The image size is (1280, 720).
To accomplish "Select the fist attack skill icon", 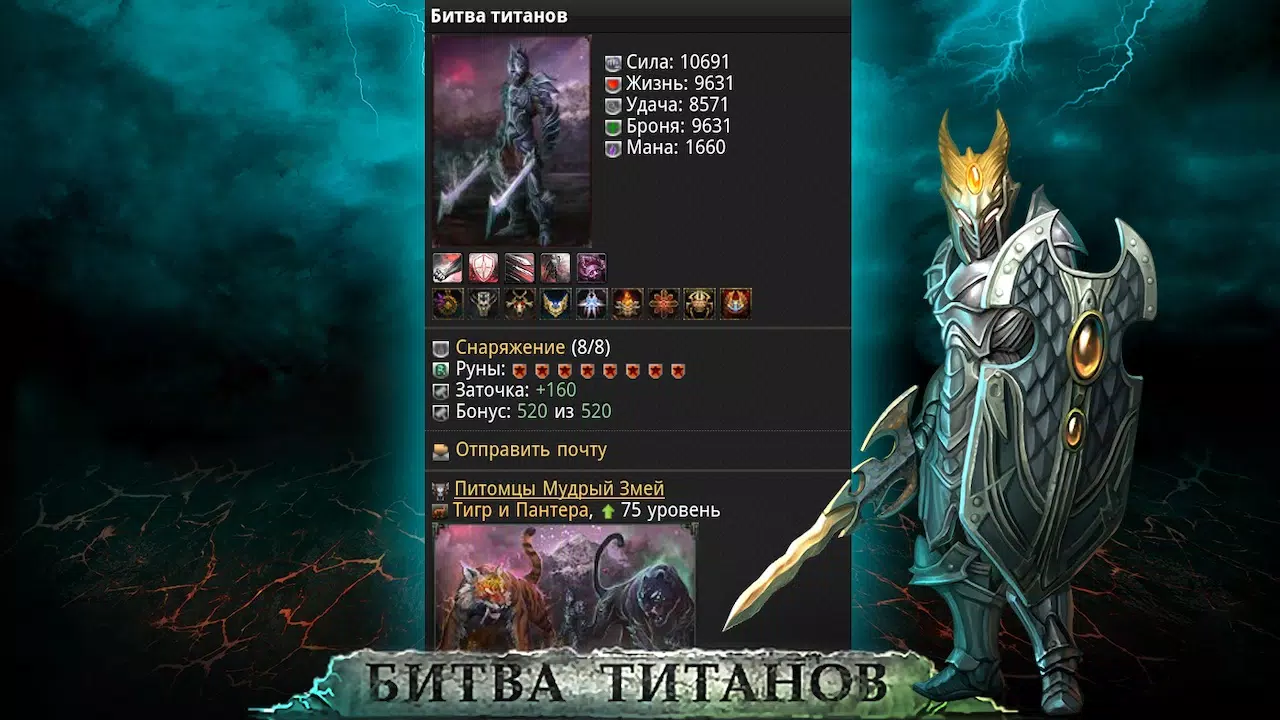I will 447,266.
